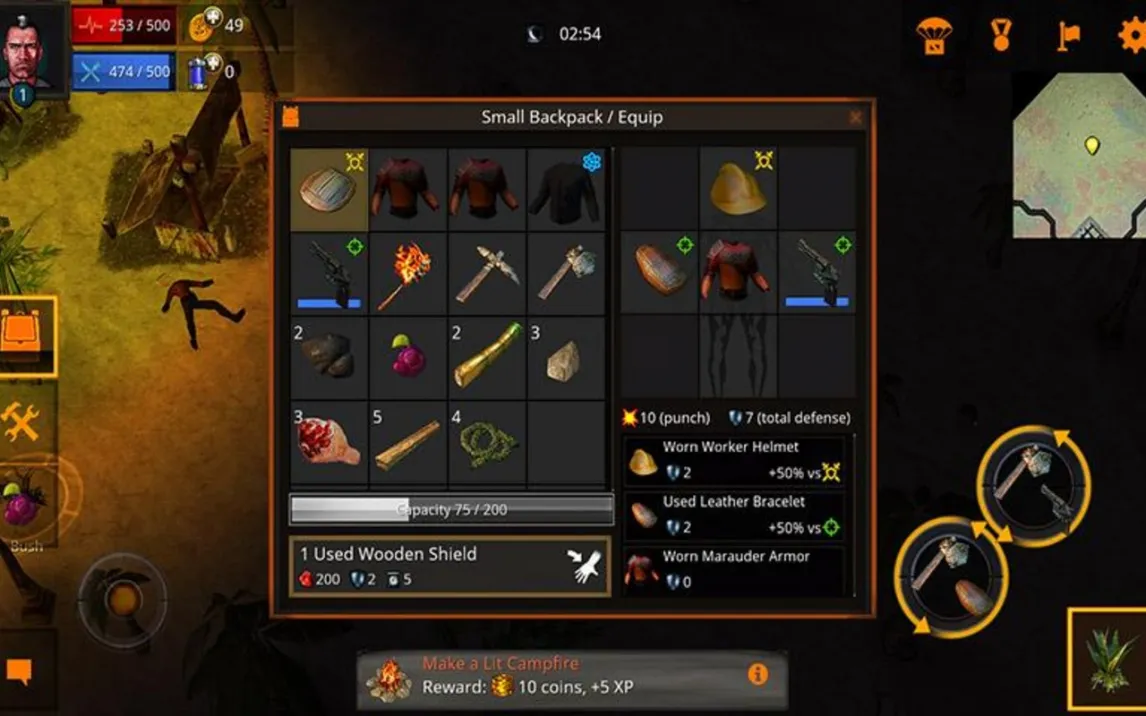Image resolution: width=1146 pixels, height=716 pixels.
Task: Select the wooden shield in the backpack
Action: pyautogui.click(x=329, y=190)
